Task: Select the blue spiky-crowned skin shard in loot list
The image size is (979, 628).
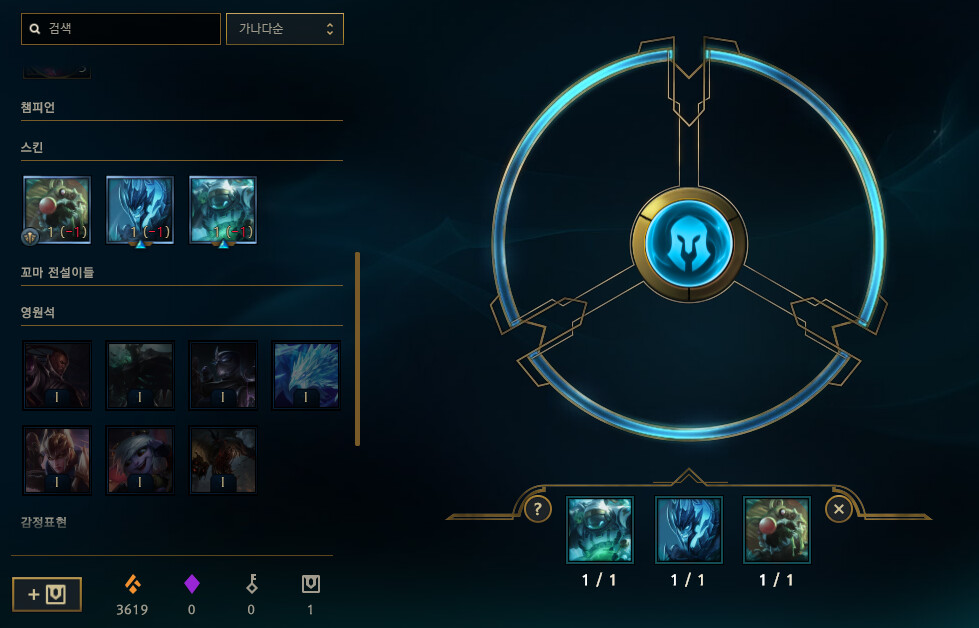Action: 140,210
